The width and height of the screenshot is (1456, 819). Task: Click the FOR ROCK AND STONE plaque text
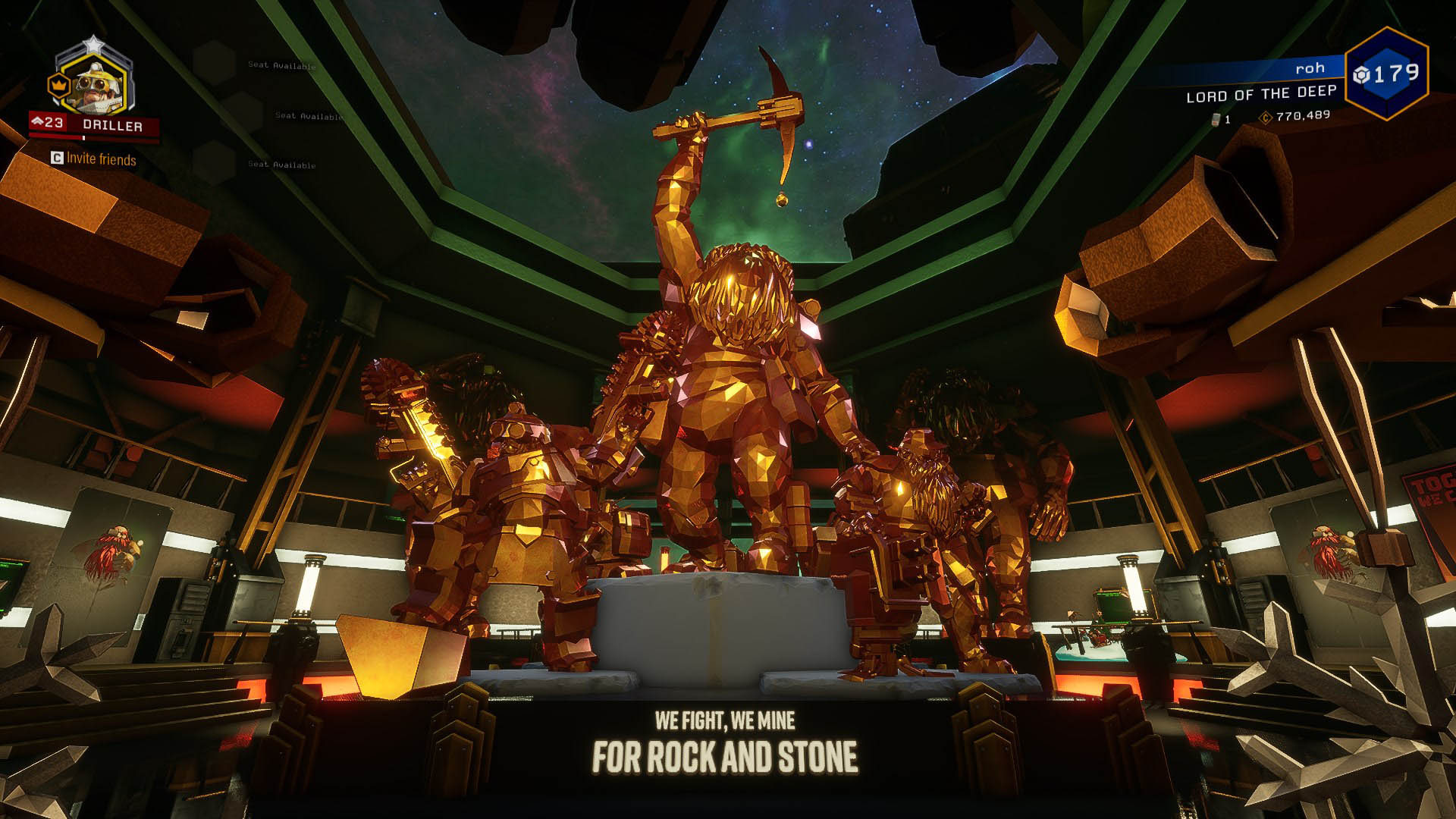pyautogui.click(x=724, y=755)
